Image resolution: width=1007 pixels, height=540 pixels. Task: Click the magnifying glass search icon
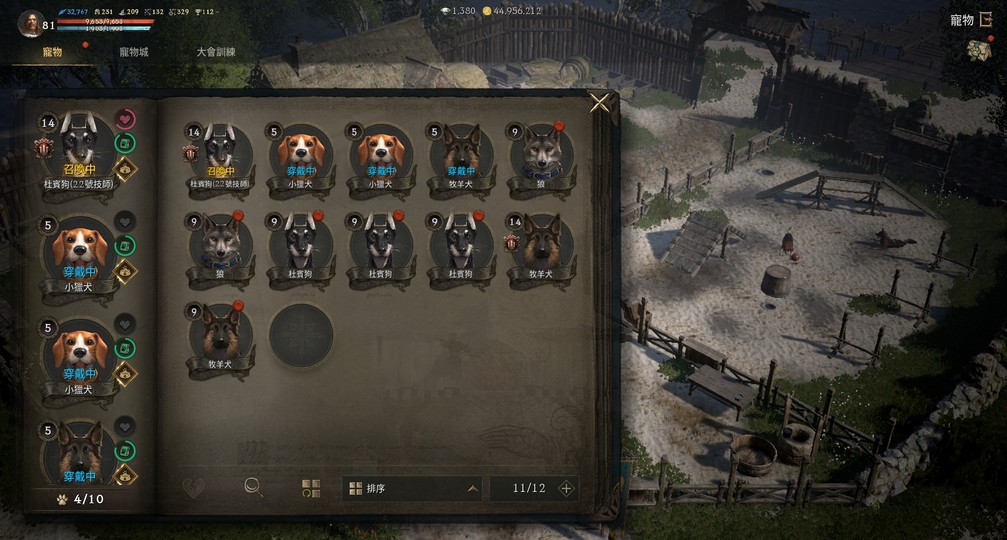click(254, 487)
